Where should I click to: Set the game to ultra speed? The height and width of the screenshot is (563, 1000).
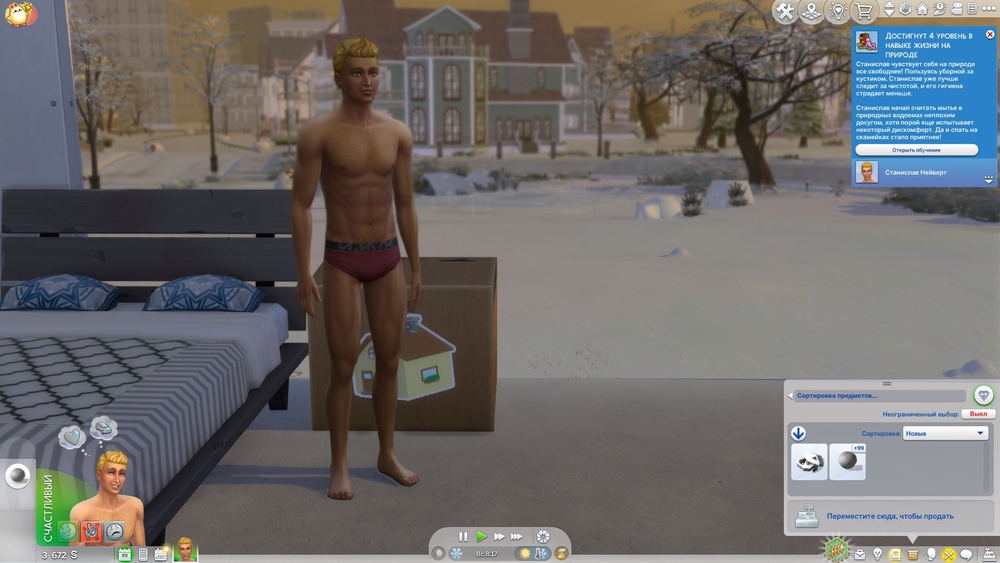519,537
